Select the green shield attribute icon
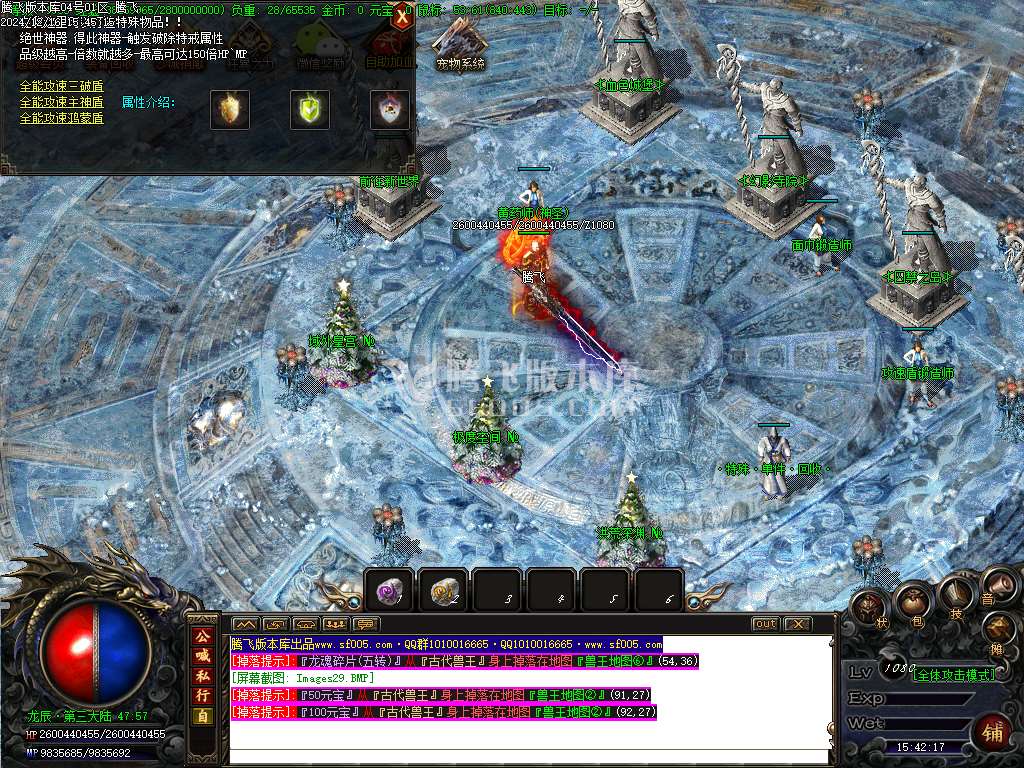The width and height of the screenshot is (1024, 768). [310, 109]
